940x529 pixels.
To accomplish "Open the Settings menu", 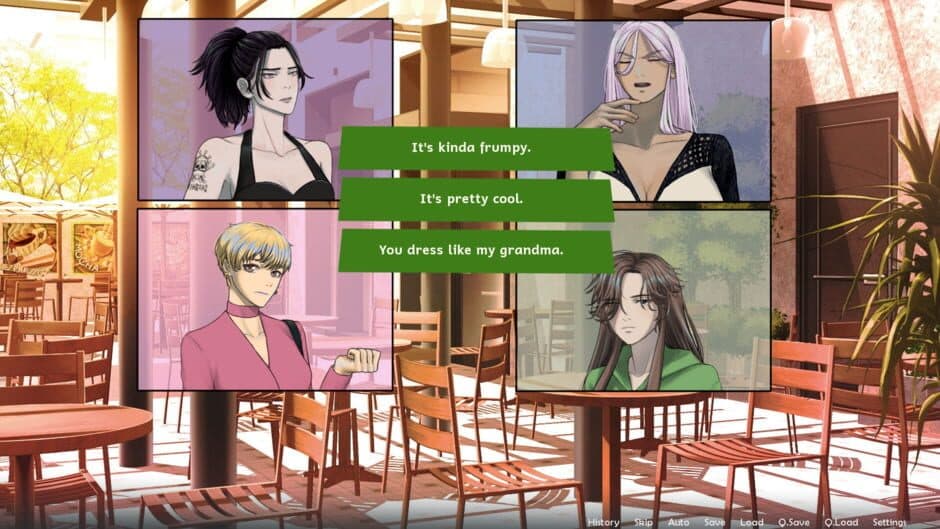I will click(x=889, y=522).
